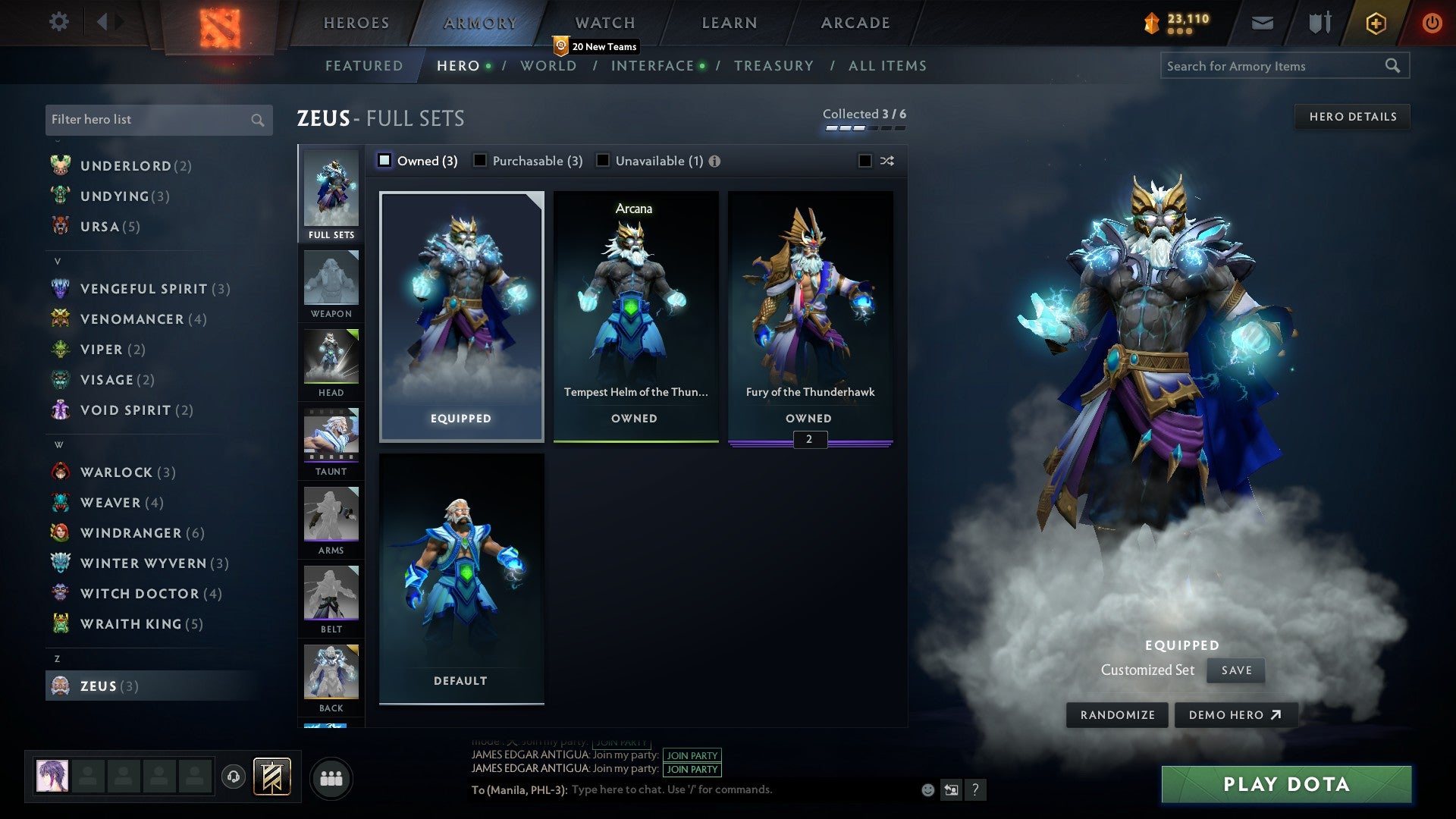Open the Watch menu
Viewport: 1456px width, 819px height.
pos(604,23)
